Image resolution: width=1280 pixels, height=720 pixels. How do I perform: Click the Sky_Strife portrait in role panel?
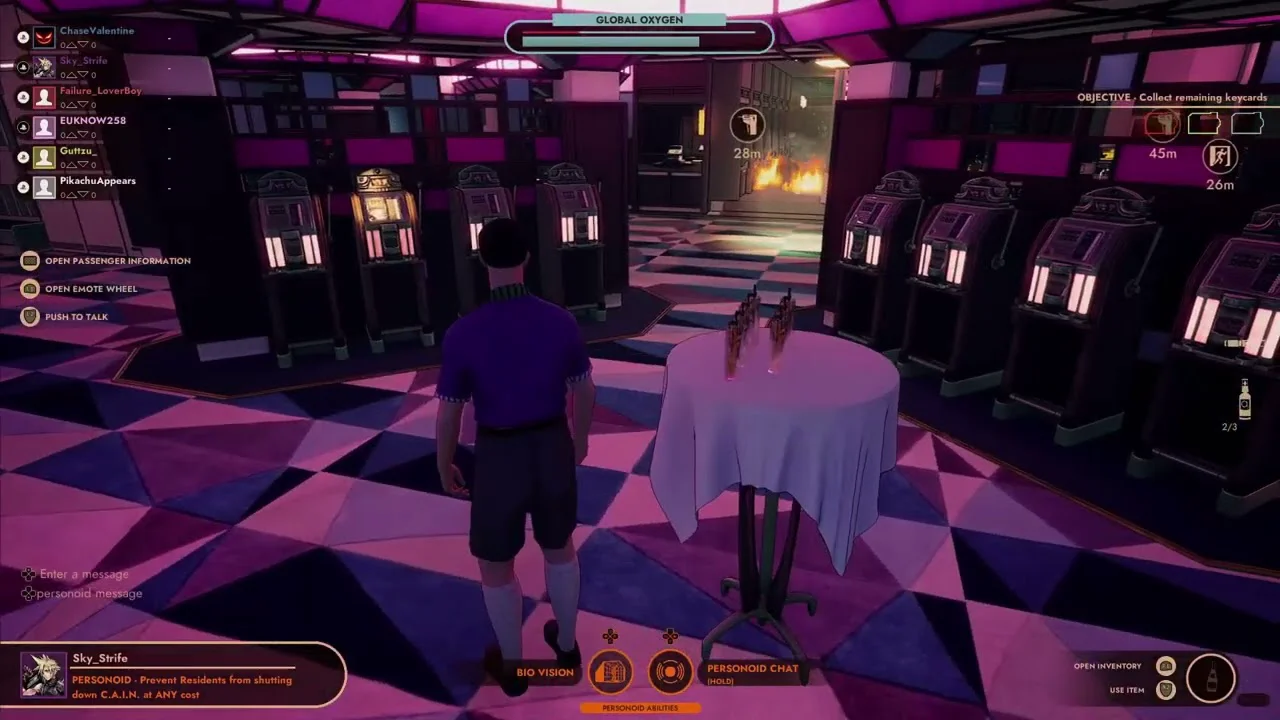pyautogui.click(x=44, y=675)
